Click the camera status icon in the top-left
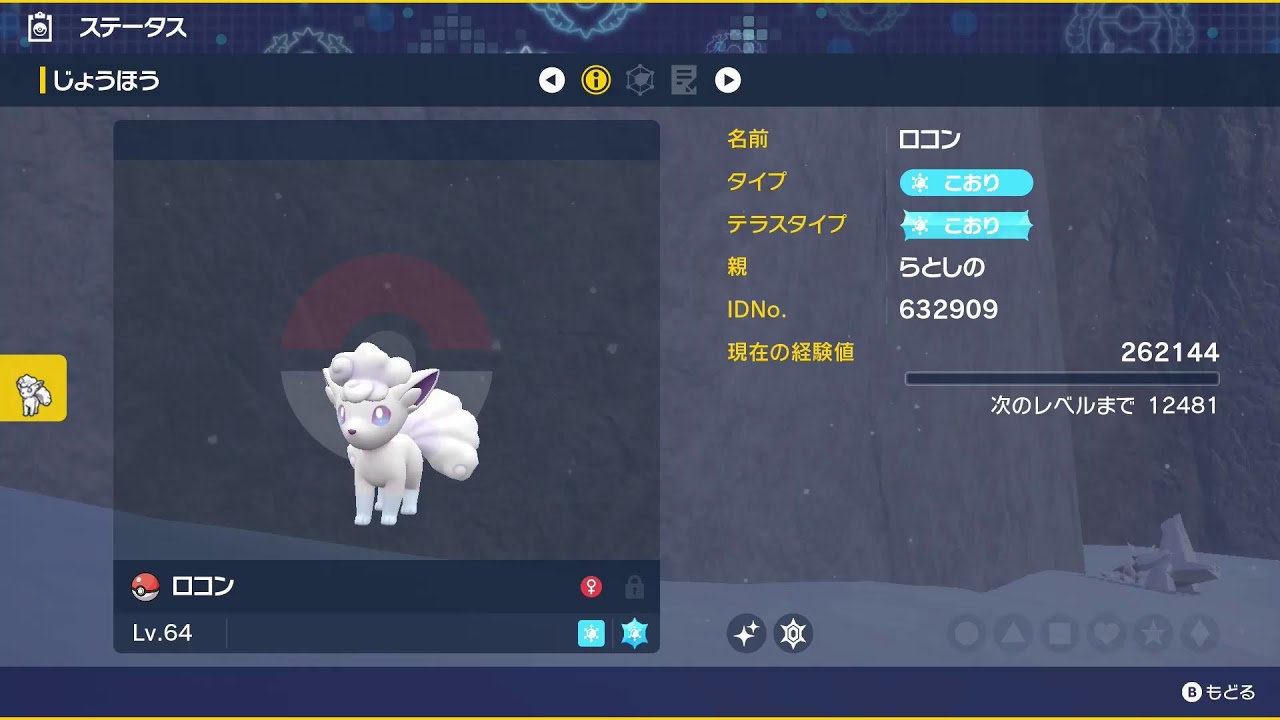1280x720 pixels. tap(37, 27)
